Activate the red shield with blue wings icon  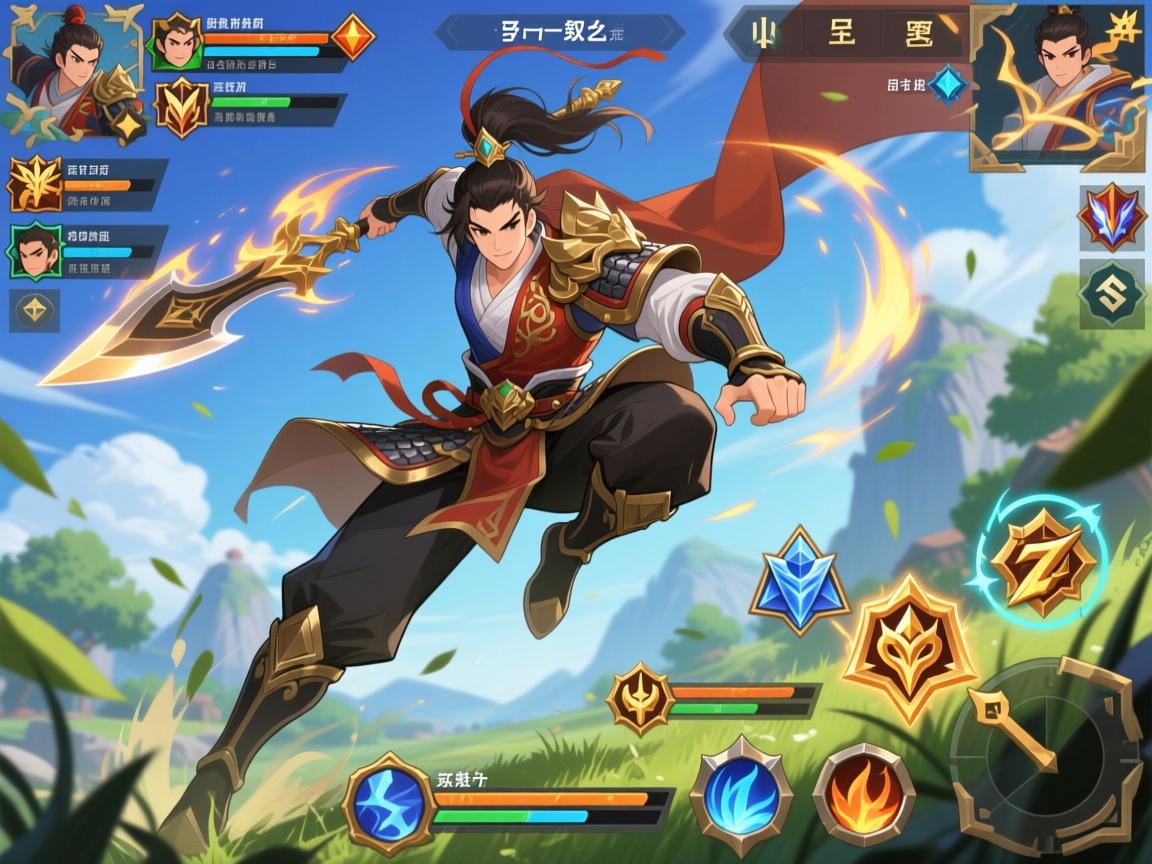coord(1111,217)
